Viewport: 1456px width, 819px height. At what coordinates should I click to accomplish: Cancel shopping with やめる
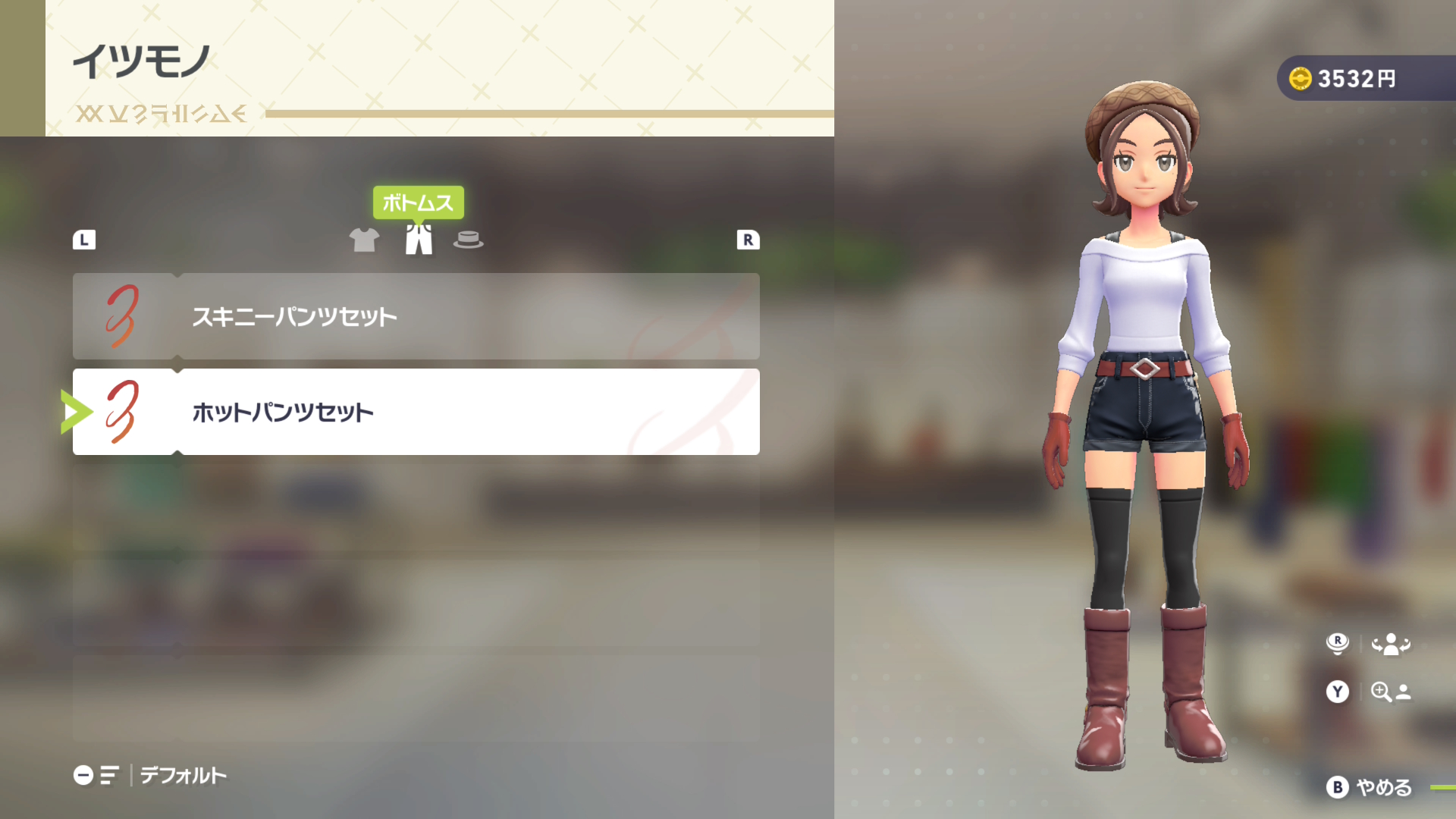point(1370,787)
